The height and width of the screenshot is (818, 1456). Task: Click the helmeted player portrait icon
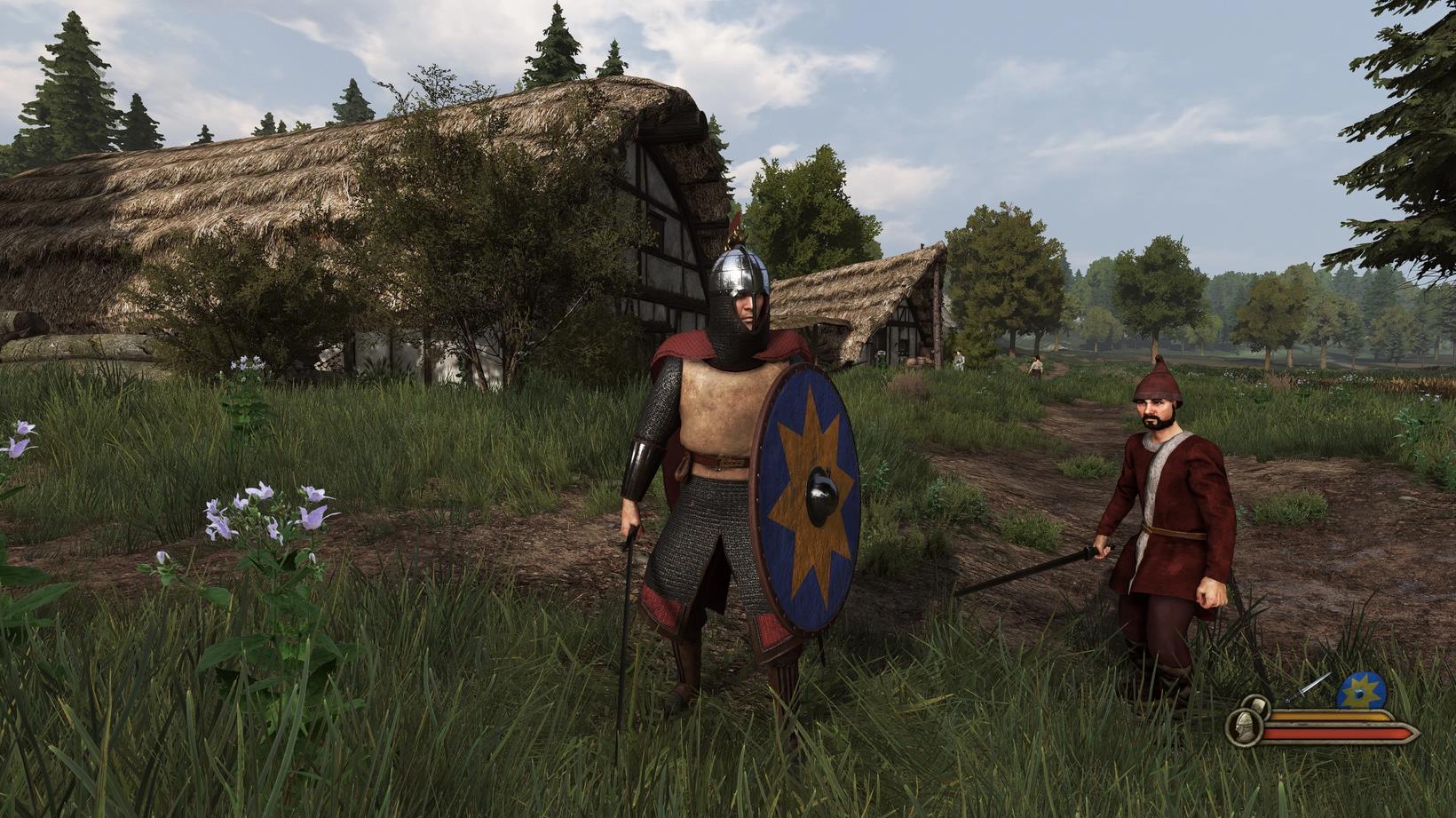(x=1246, y=726)
